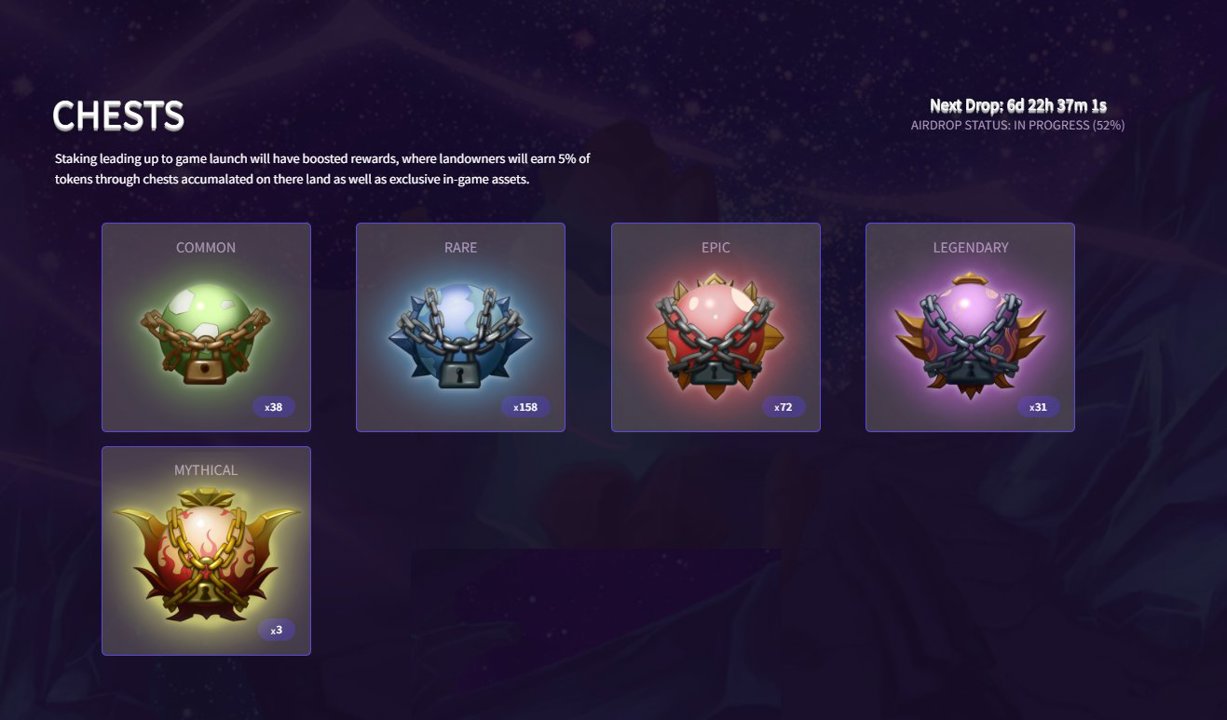Click the Legendary chest card
The image size is (1227, 720).
[970, 327]
